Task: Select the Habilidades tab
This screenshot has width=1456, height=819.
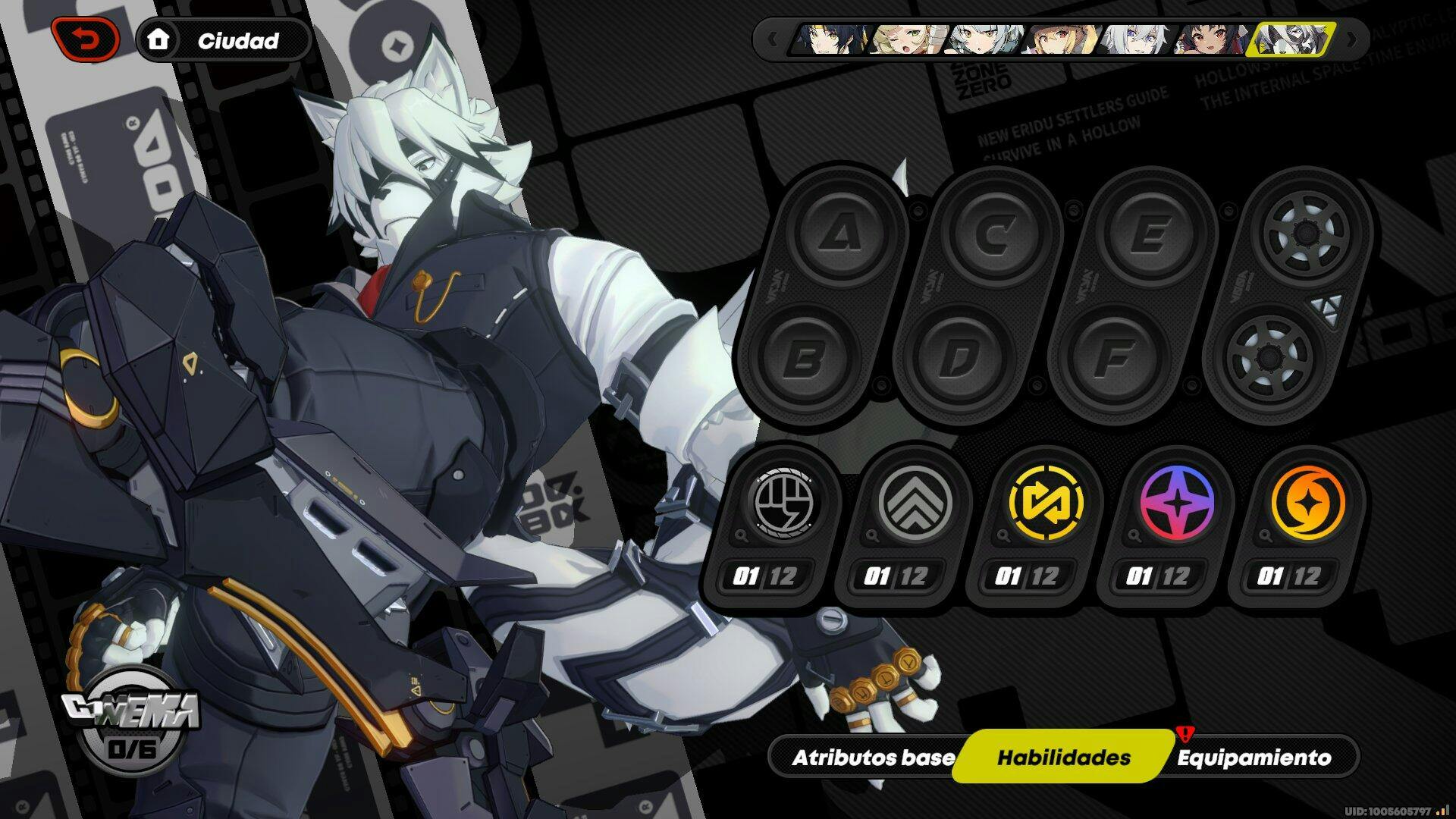Action: click(1063, 758)
